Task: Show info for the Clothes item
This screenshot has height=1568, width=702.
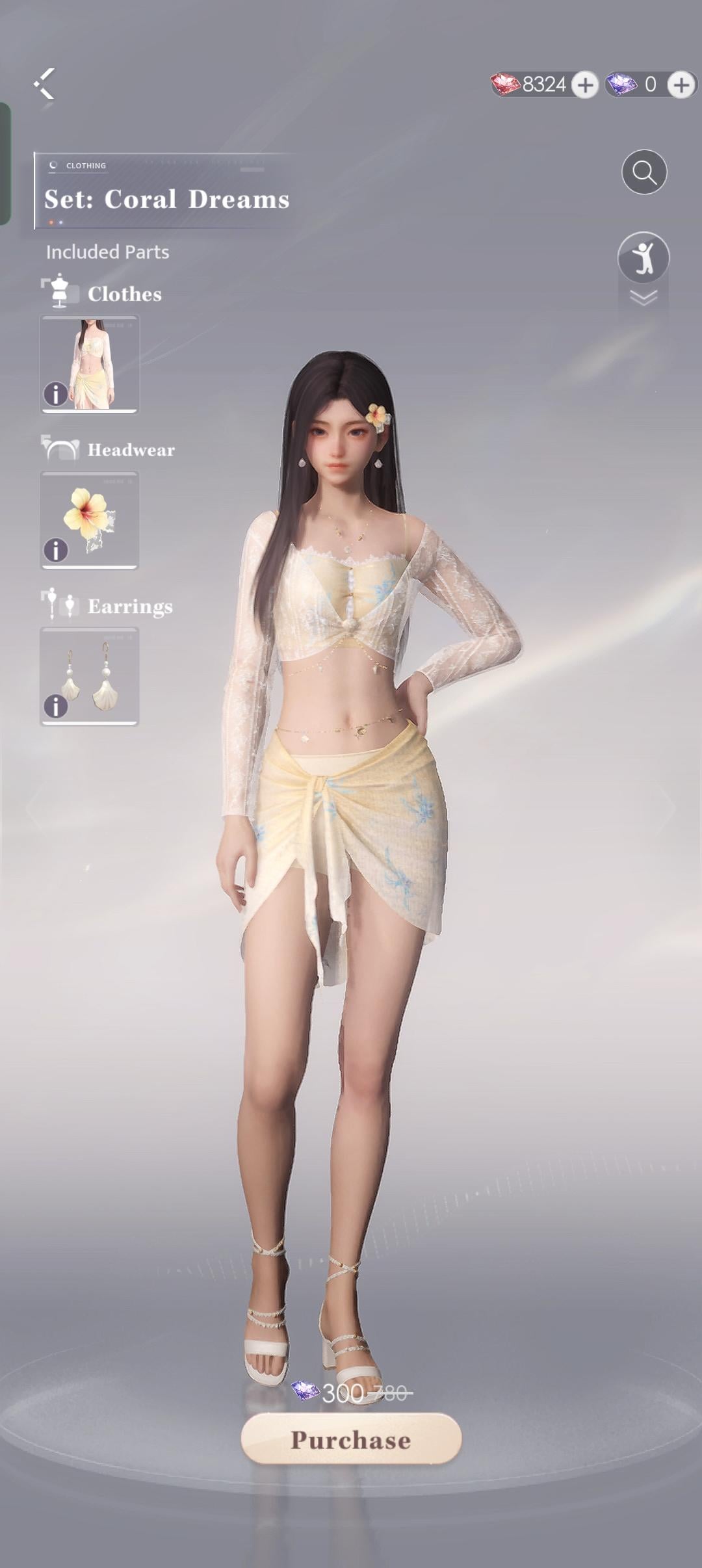Action: [x=56, y=394]
